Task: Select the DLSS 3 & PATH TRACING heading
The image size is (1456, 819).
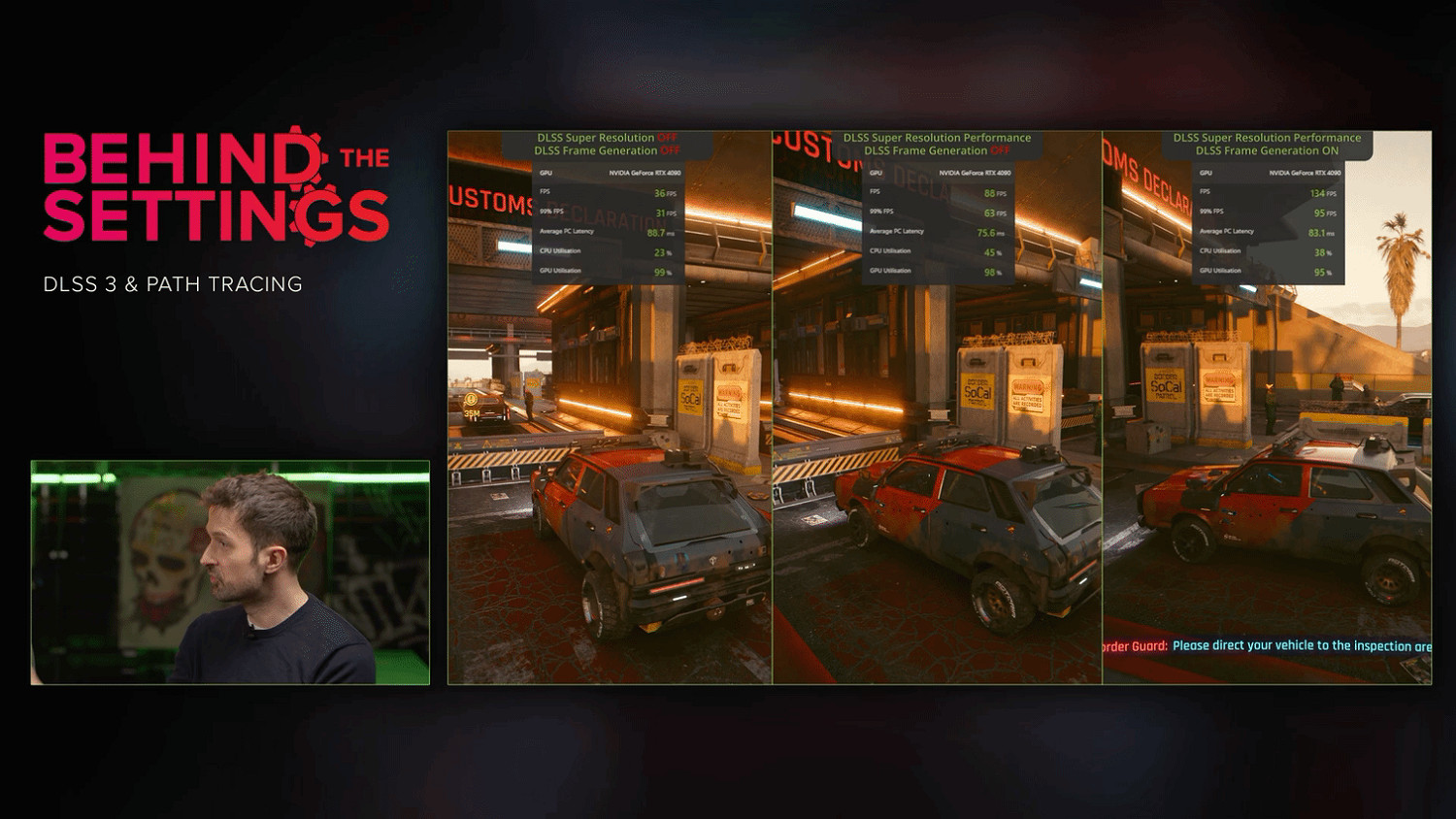Action: [173, 285]
